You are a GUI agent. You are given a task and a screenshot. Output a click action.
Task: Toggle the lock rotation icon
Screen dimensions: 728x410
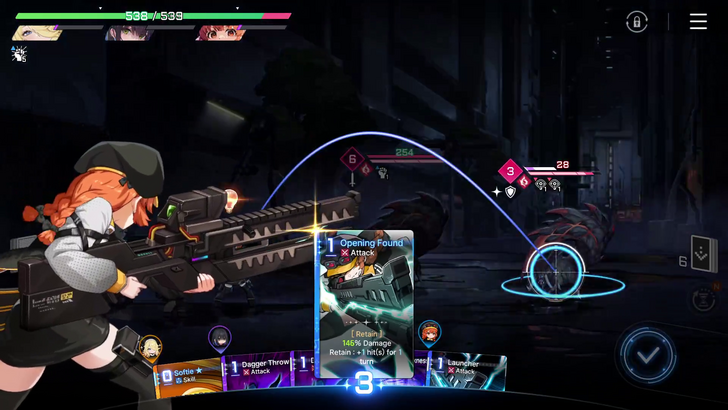coord(637,22)
